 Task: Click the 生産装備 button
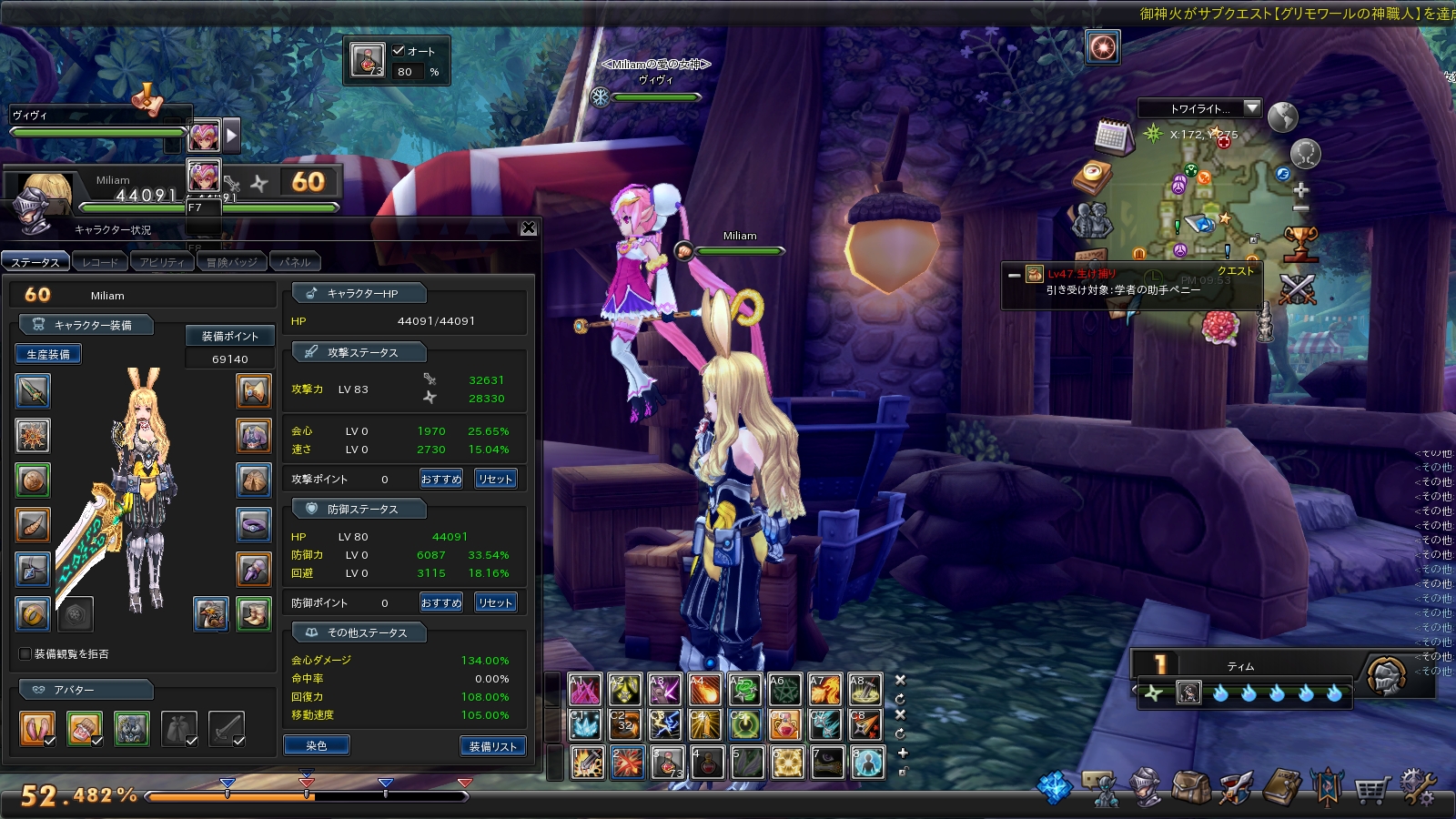(48, 354)
